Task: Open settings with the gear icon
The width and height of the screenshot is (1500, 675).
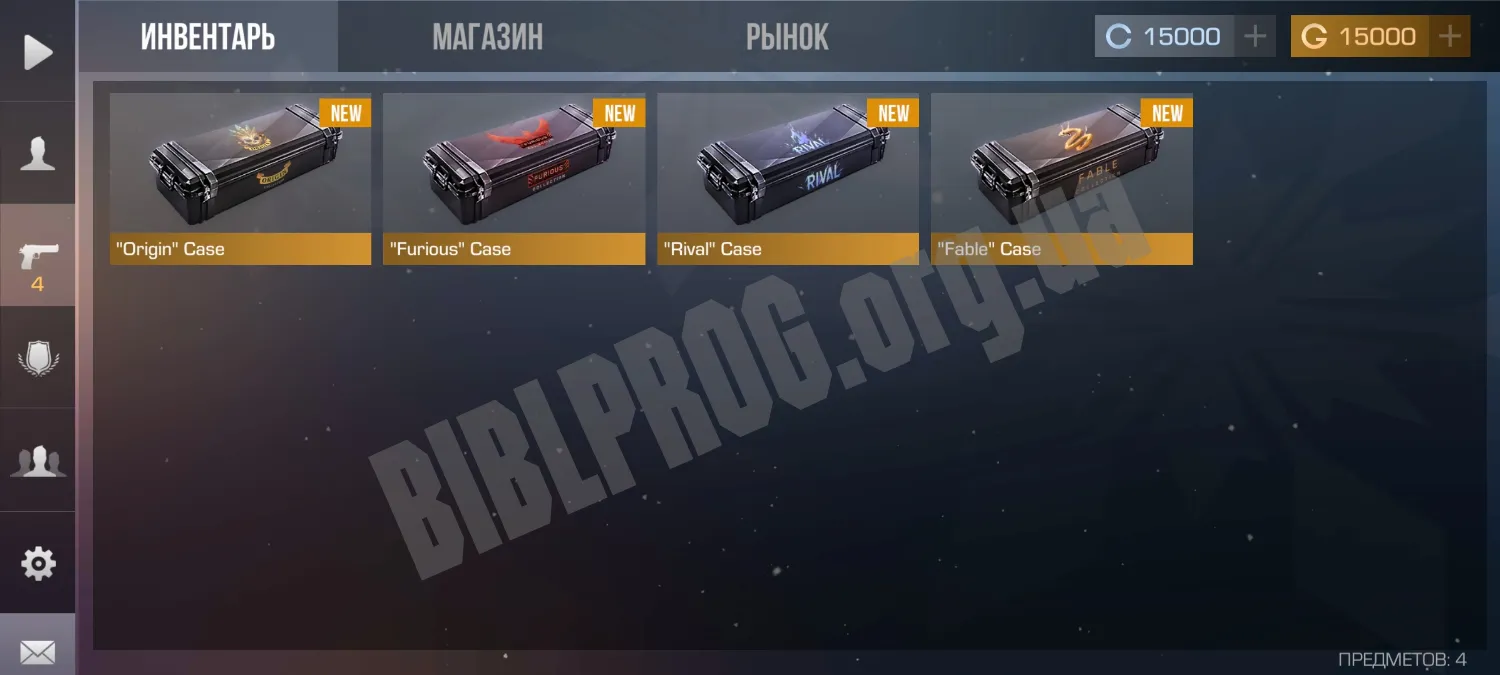Action: (x=38, y=563)
